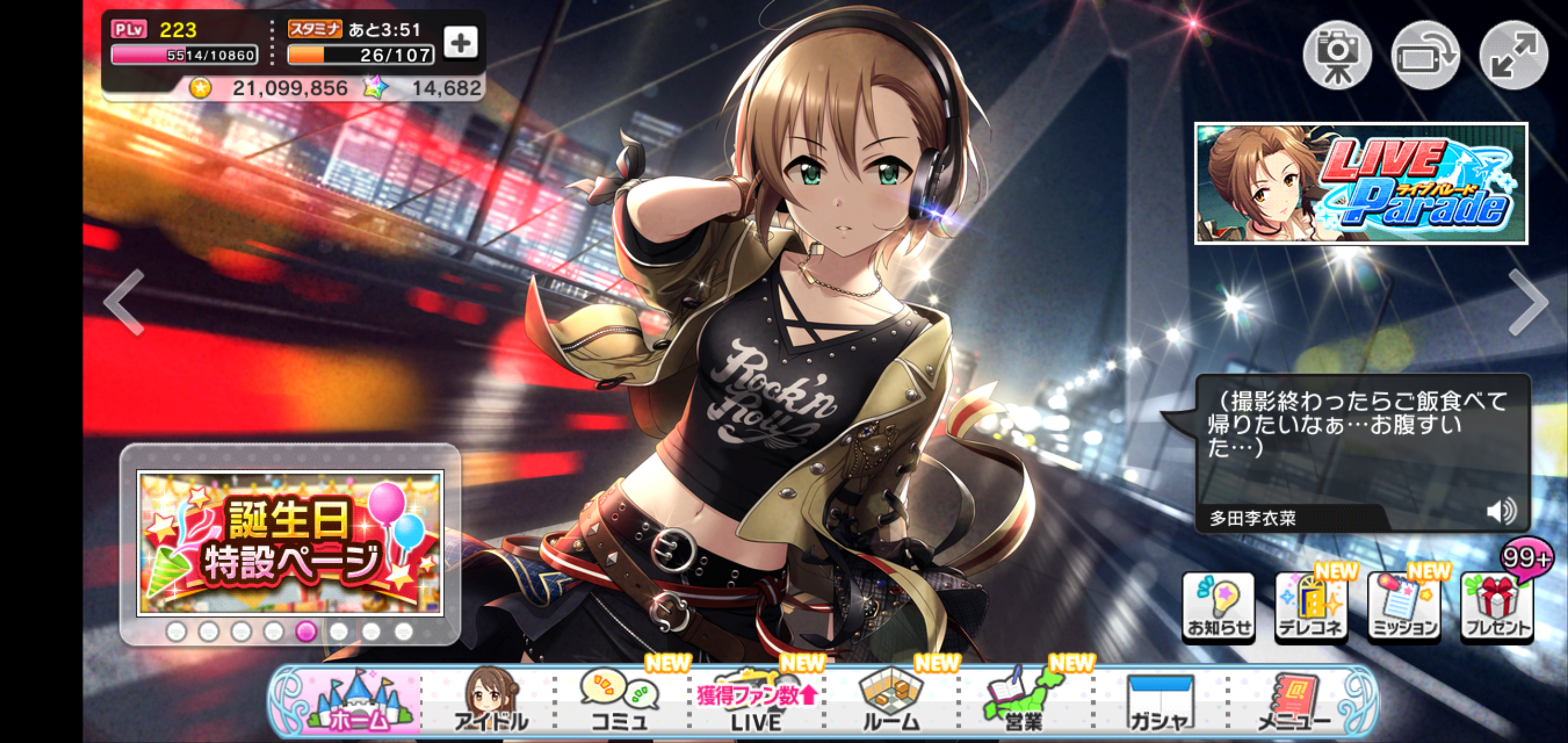Go to the previous idol with left arrow
Viewport: 1568px width, 743px height.
pos(124,302)
